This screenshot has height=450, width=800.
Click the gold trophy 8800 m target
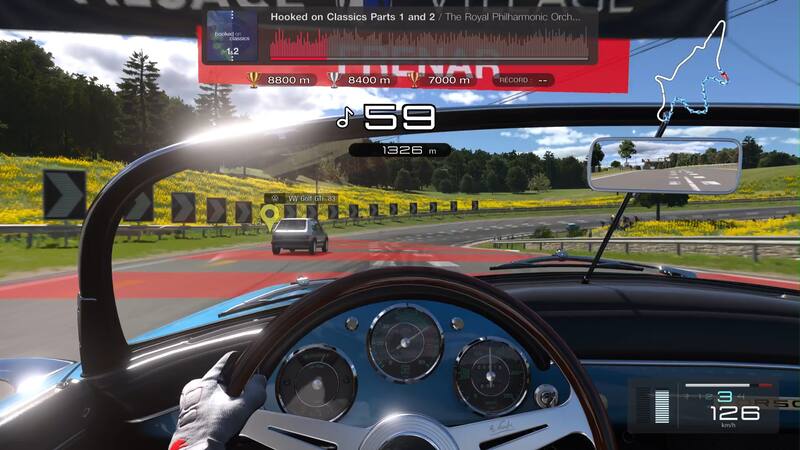(280, 79)
